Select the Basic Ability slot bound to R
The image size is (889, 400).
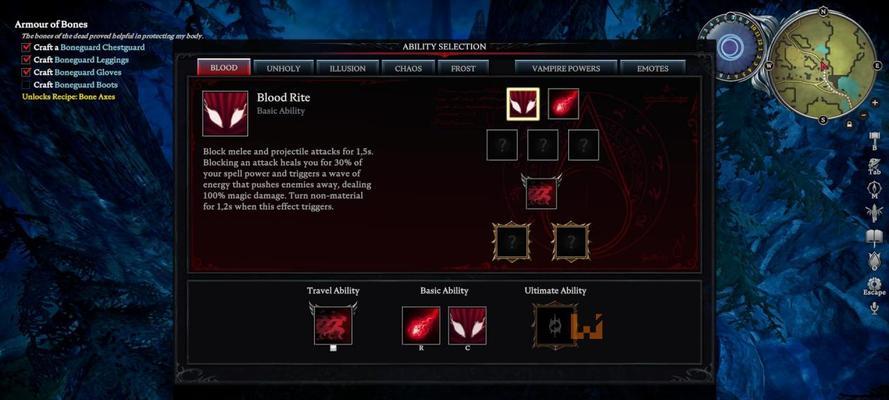point(421,325)
